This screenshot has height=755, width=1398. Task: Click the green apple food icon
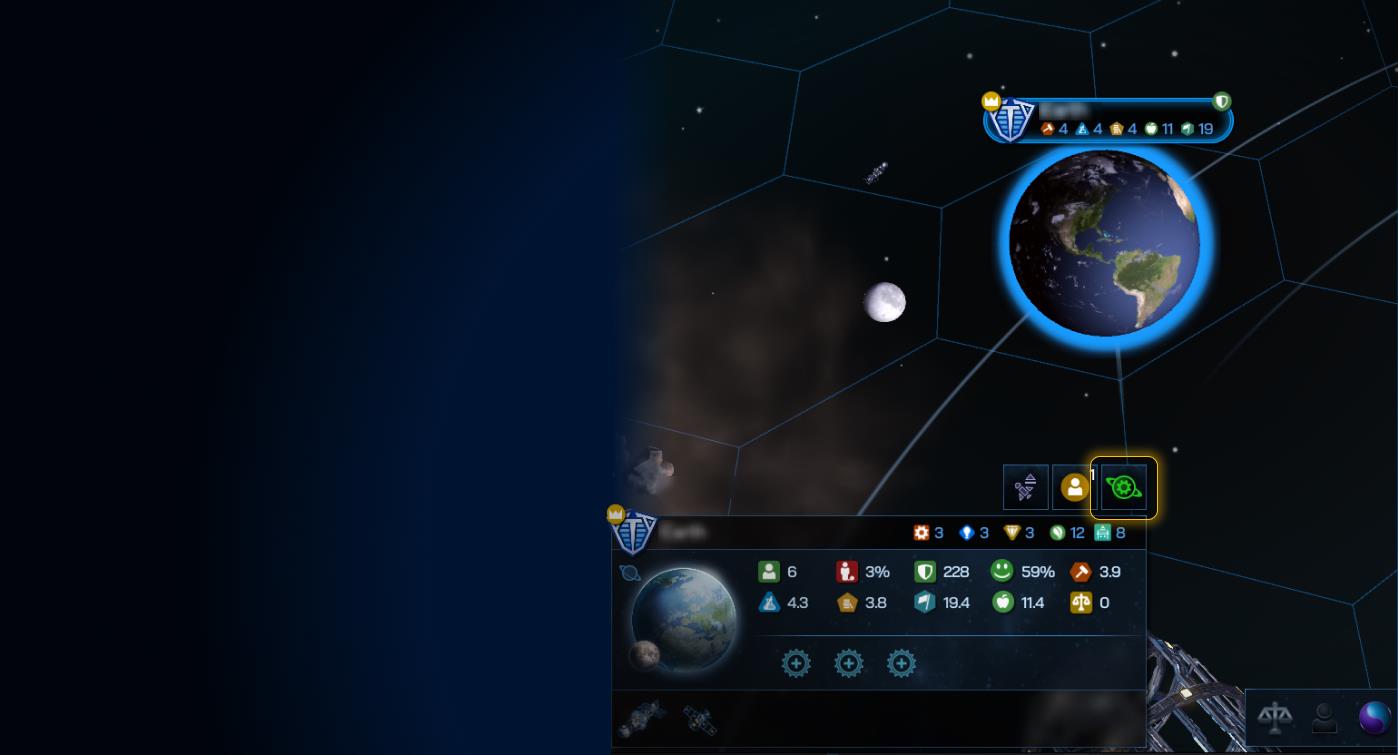point(1003,602)
